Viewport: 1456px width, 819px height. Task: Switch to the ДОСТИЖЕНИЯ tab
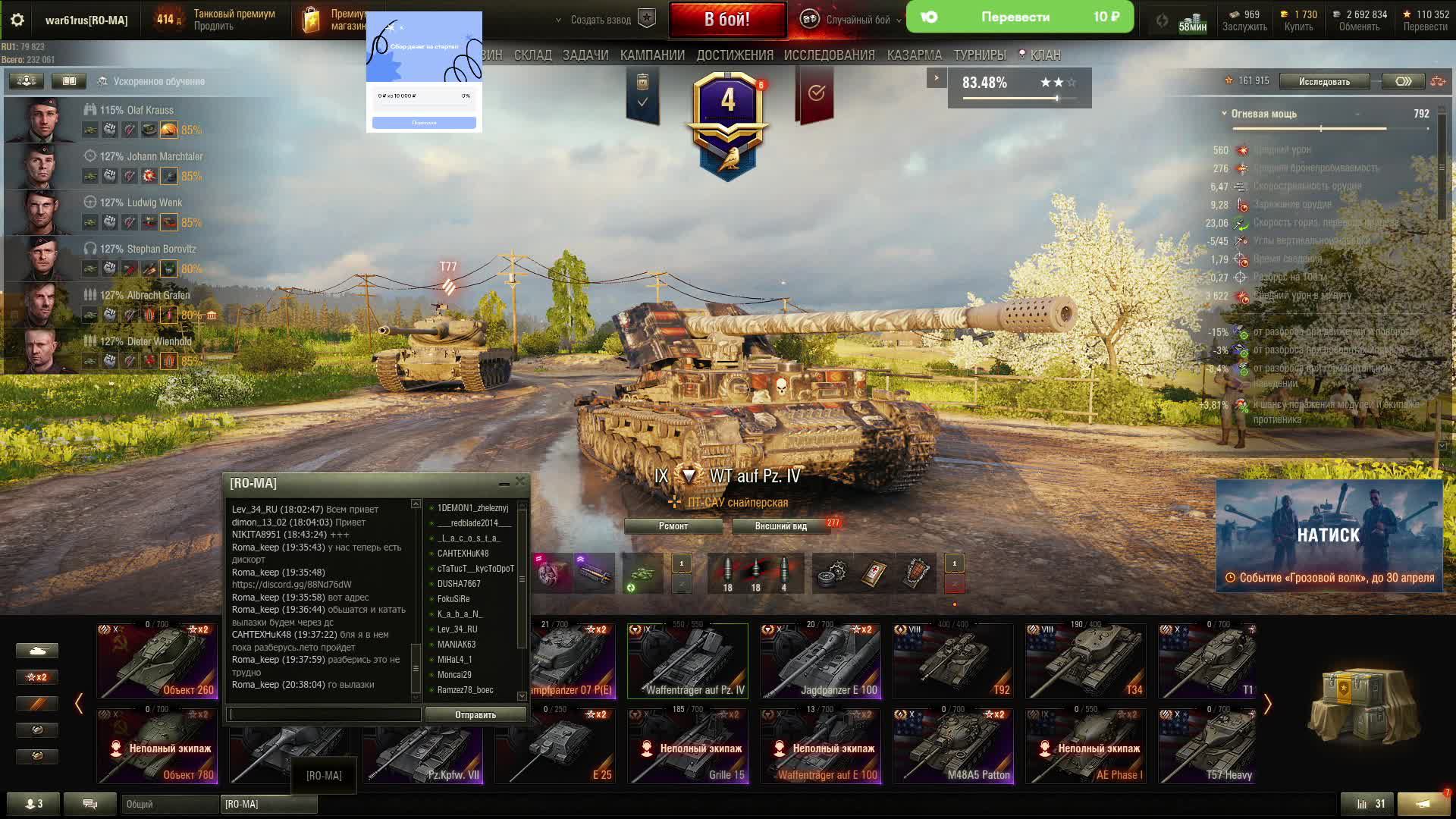pos(734,55)
